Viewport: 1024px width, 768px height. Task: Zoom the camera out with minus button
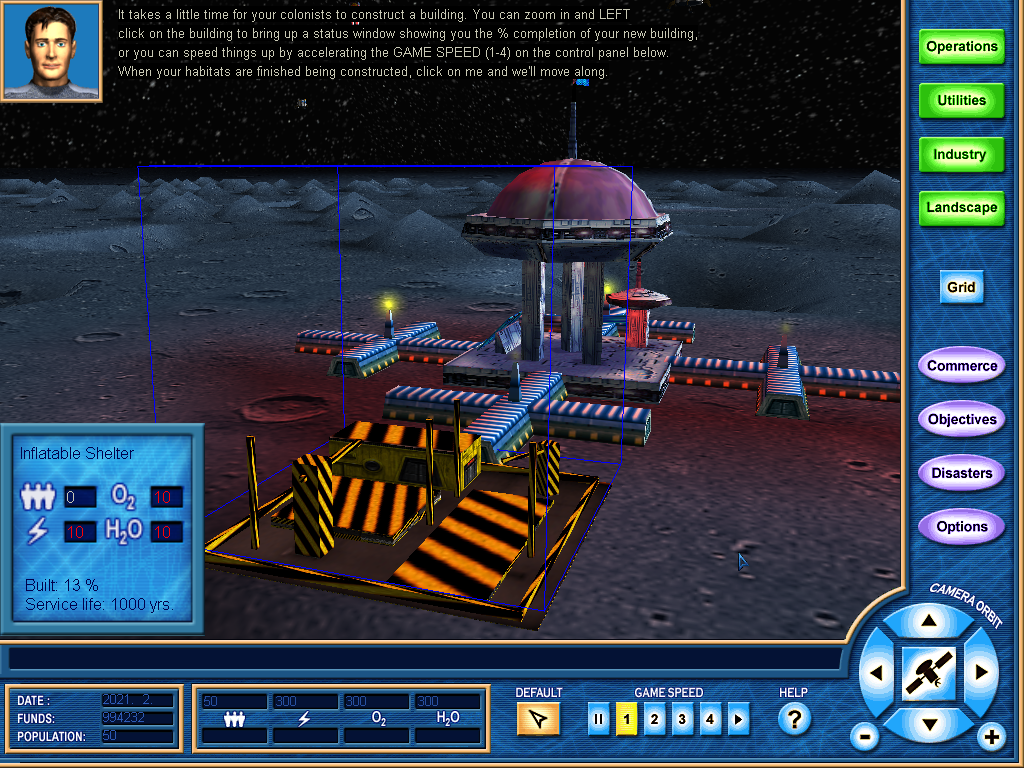[865, 738]
